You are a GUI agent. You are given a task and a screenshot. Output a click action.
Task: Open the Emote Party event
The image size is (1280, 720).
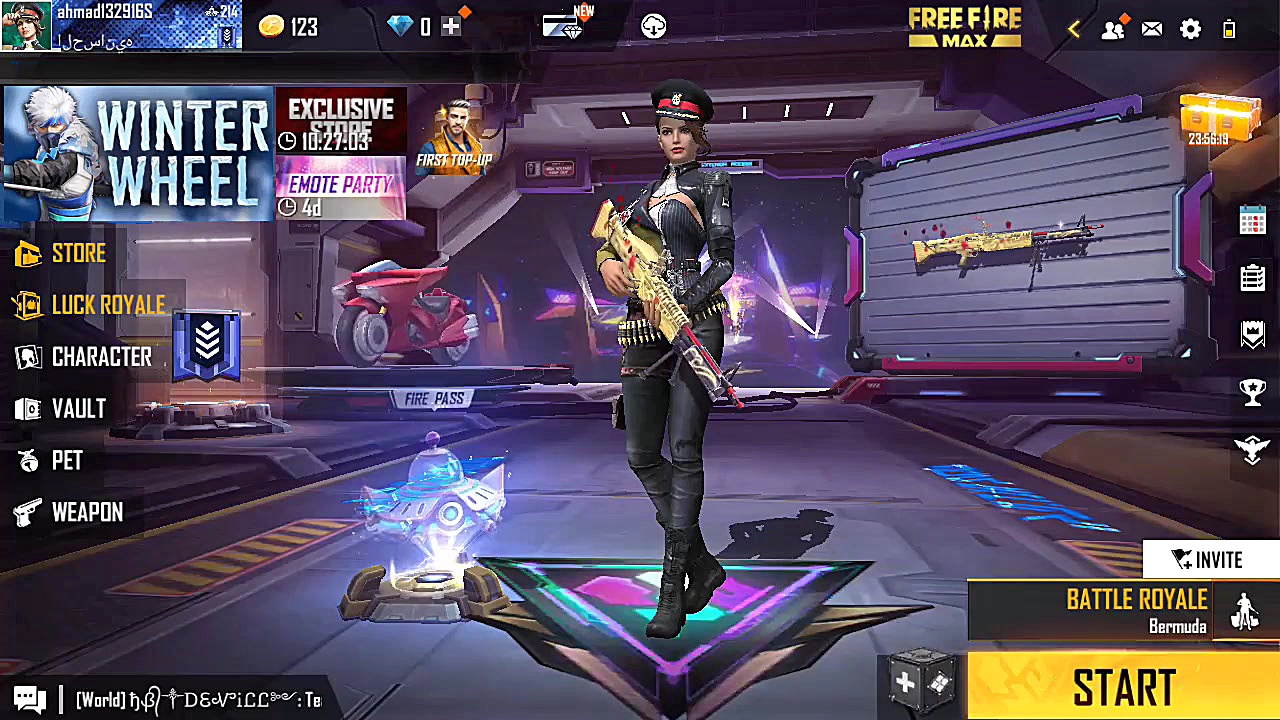point(340,188)
